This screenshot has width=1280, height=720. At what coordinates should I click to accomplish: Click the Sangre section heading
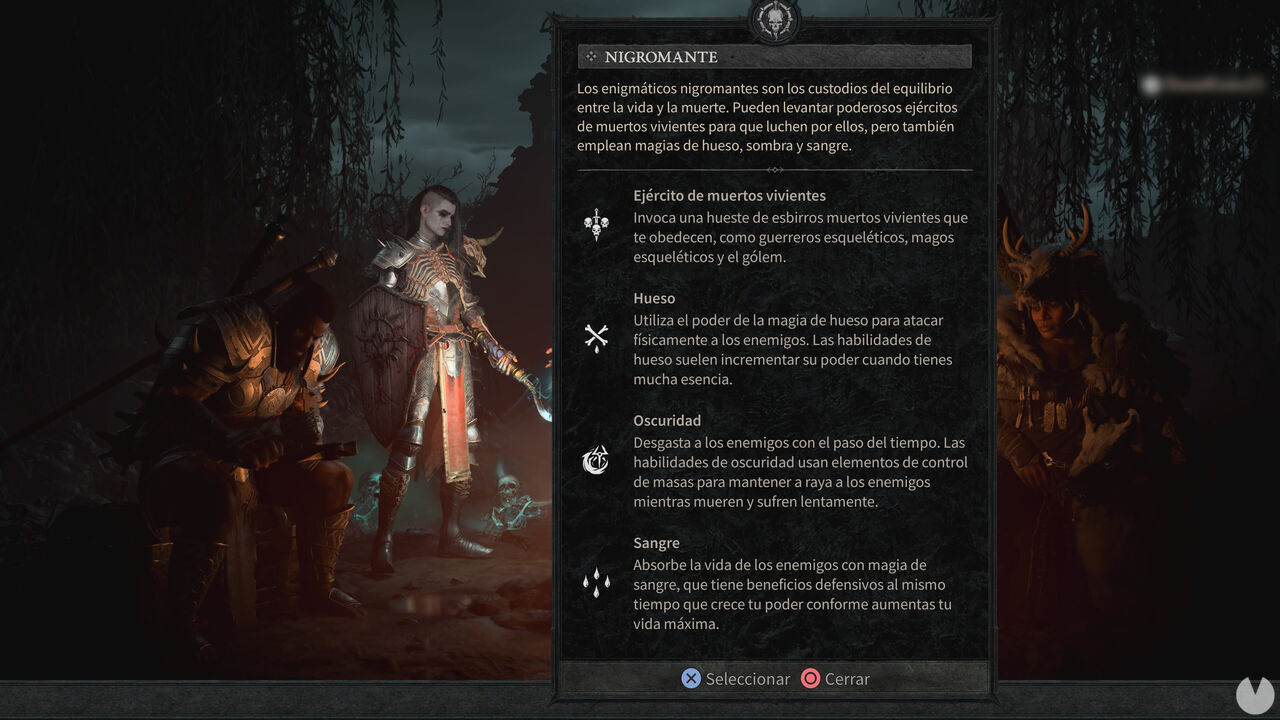click(655, 542)
